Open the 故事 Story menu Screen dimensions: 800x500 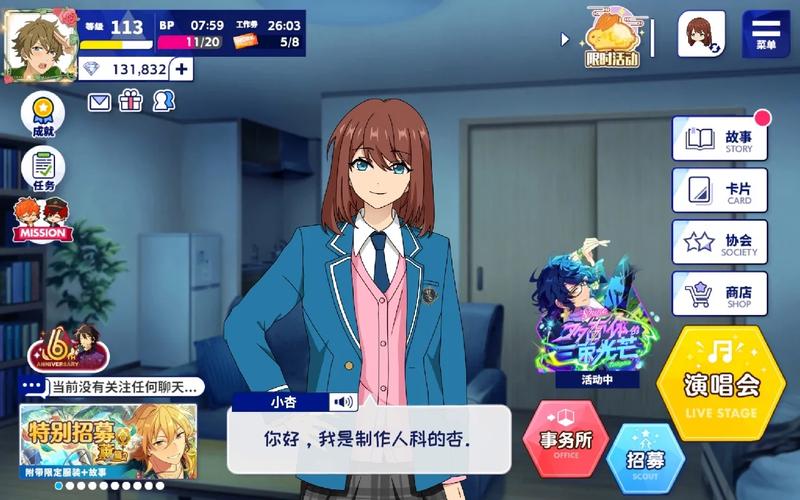(720, 139)
